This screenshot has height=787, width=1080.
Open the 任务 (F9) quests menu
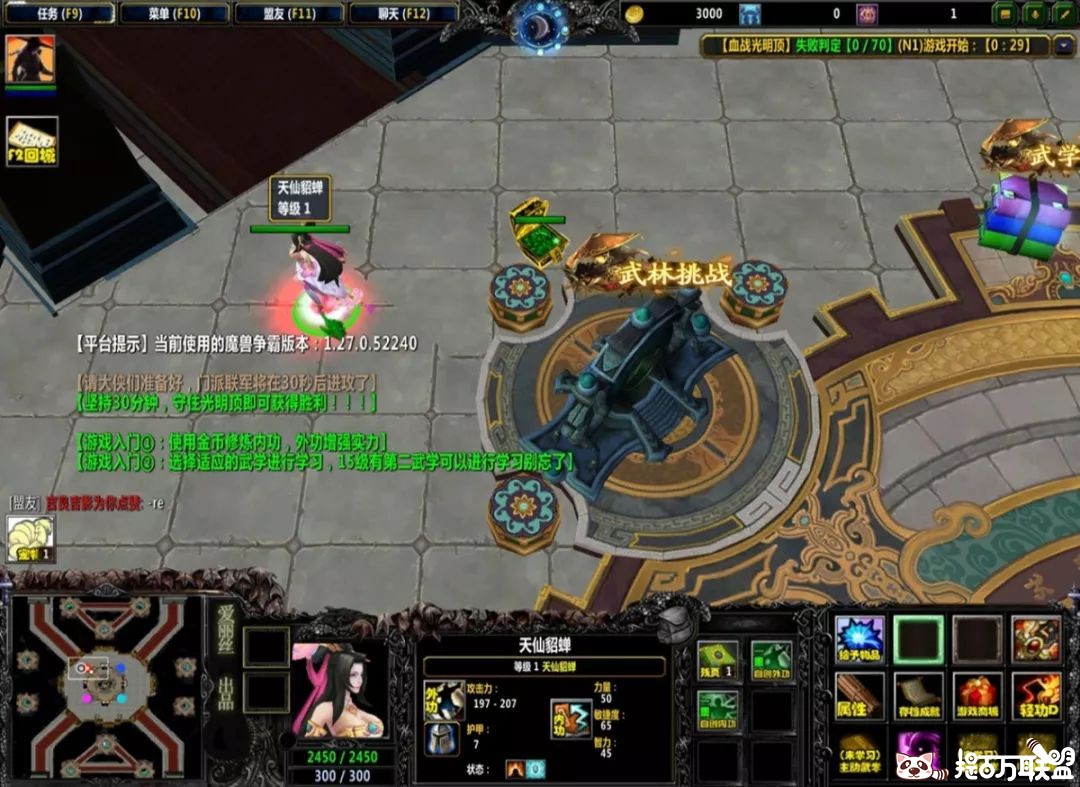click(59, 14)
